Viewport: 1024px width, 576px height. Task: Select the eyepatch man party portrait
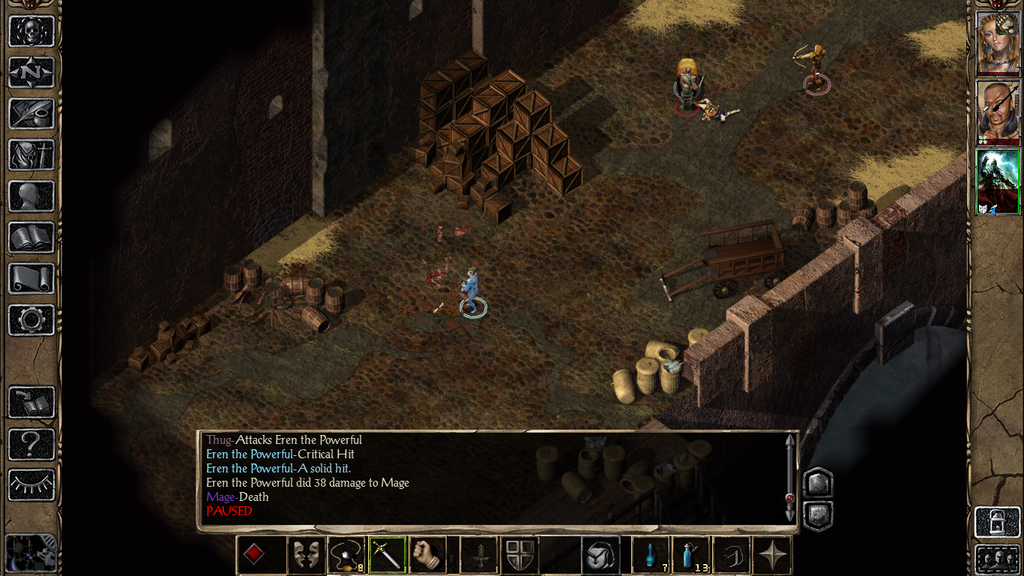[998, 110]
